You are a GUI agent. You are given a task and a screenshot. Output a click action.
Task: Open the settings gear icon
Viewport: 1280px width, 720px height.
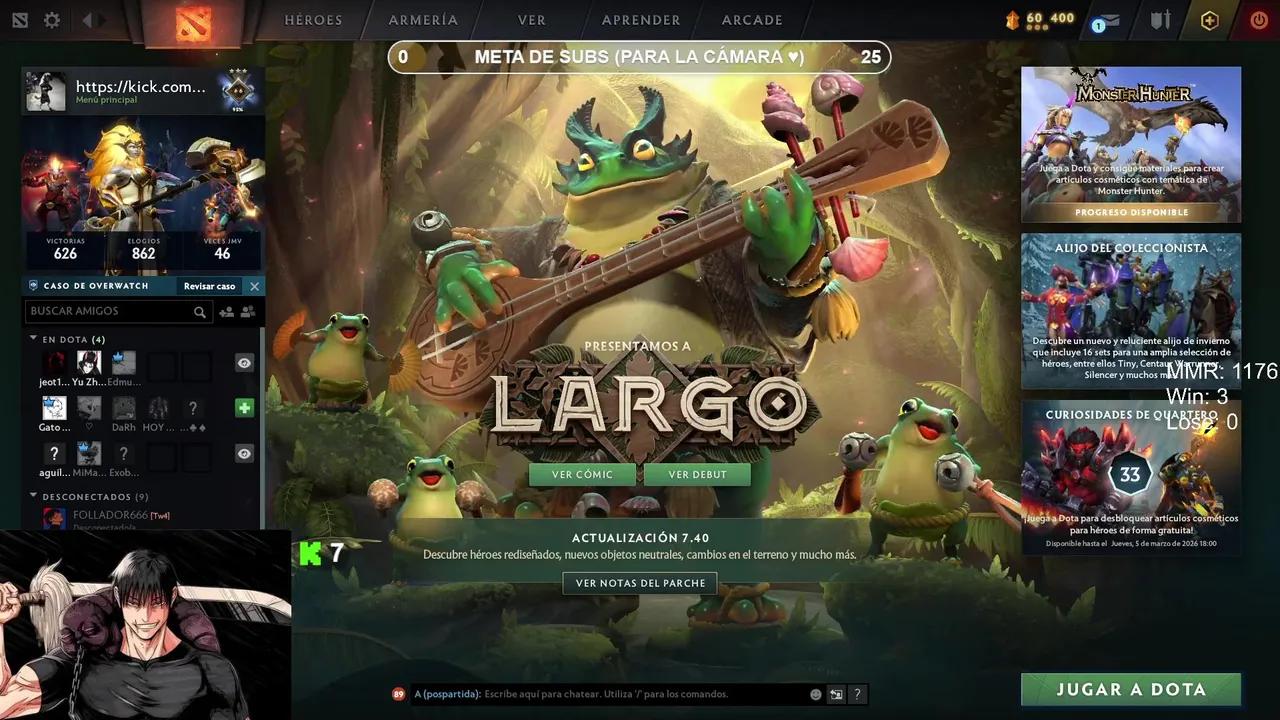pyautogui.click(x=51, y=19)
